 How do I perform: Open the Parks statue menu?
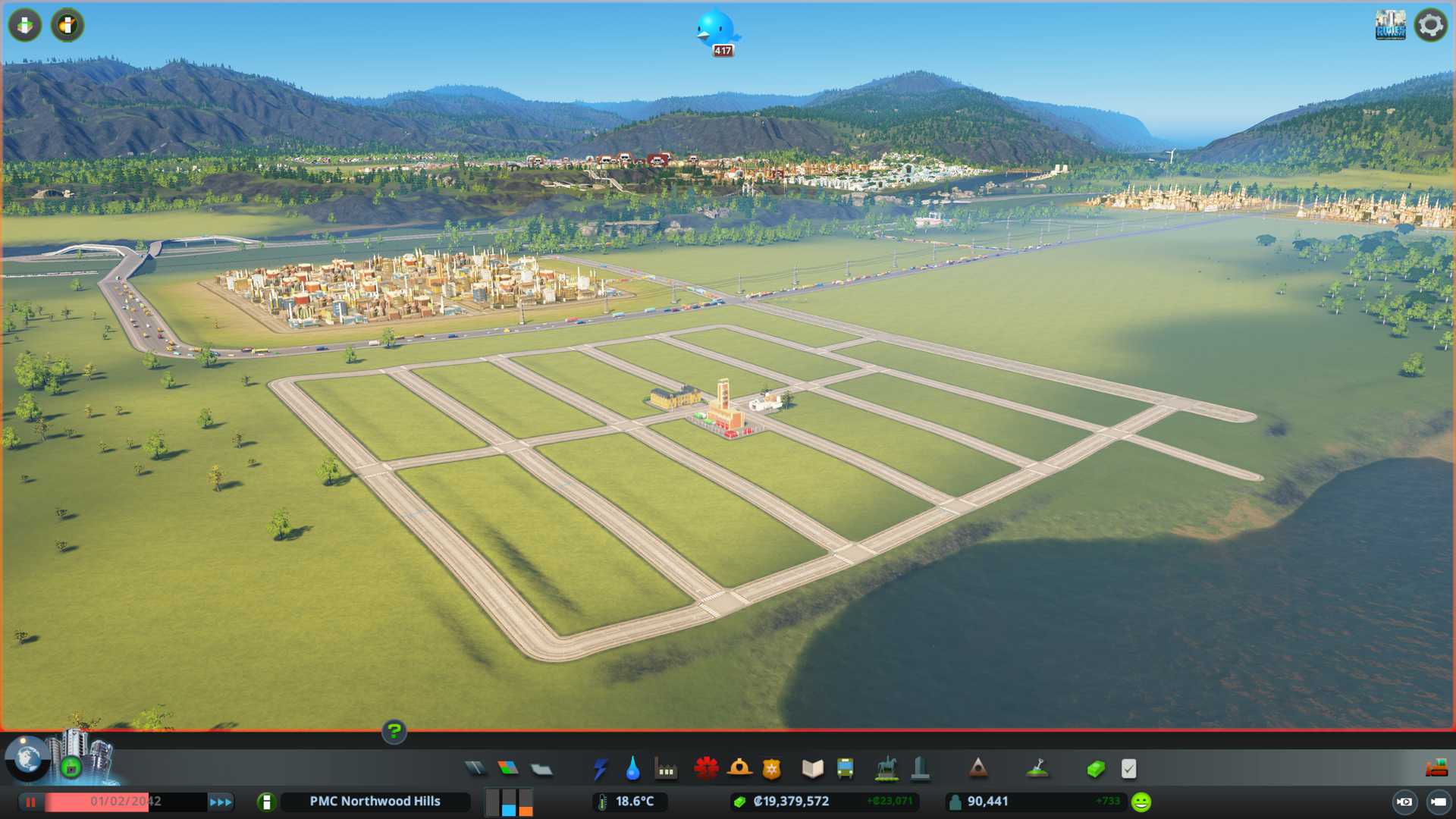(886, 769)
